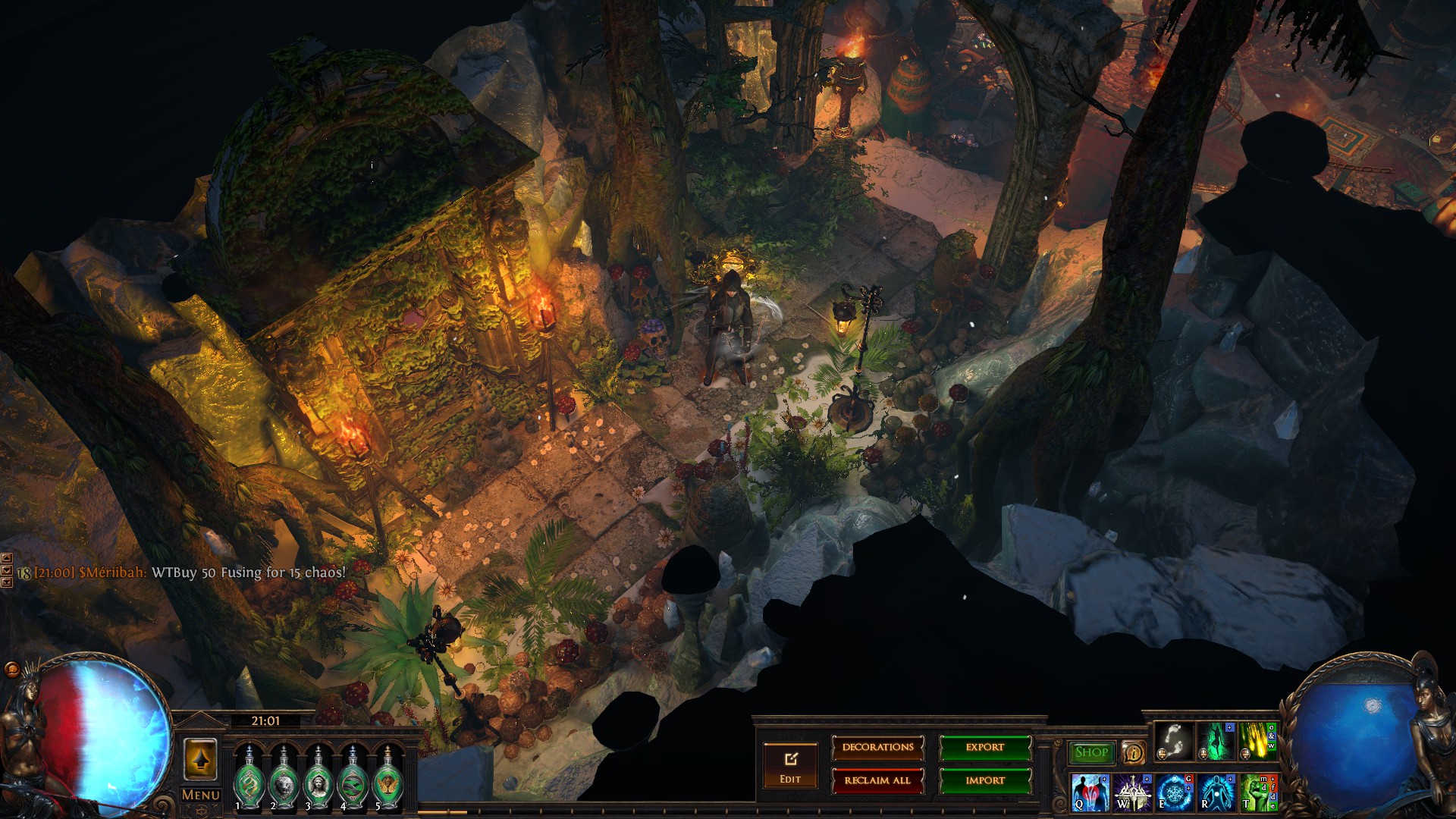Import a hideout layout
This screenshot has height=819, width=1456.
pyautogui.click(x=985, y=780)
